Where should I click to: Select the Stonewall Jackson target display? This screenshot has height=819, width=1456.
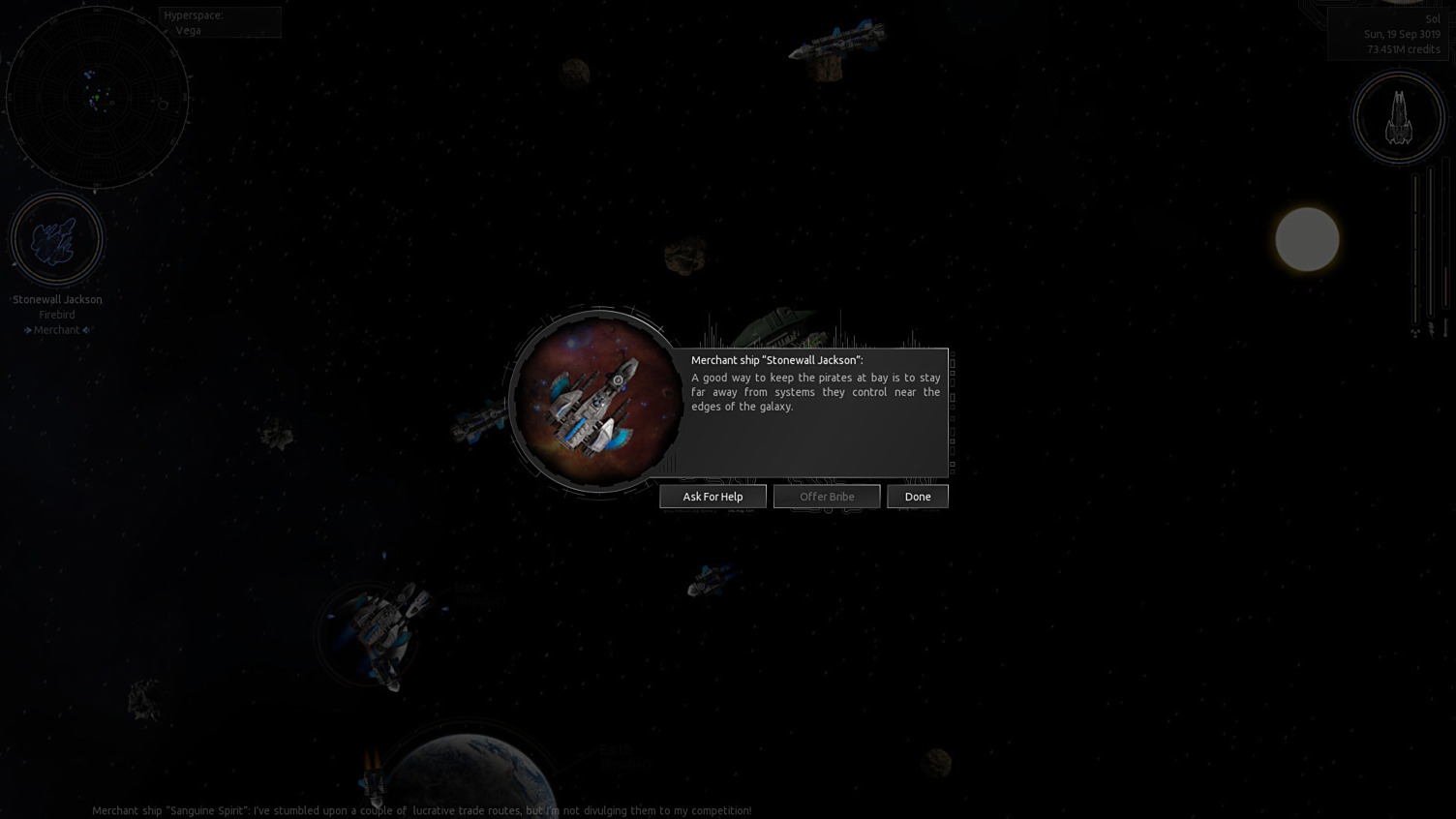56,240
